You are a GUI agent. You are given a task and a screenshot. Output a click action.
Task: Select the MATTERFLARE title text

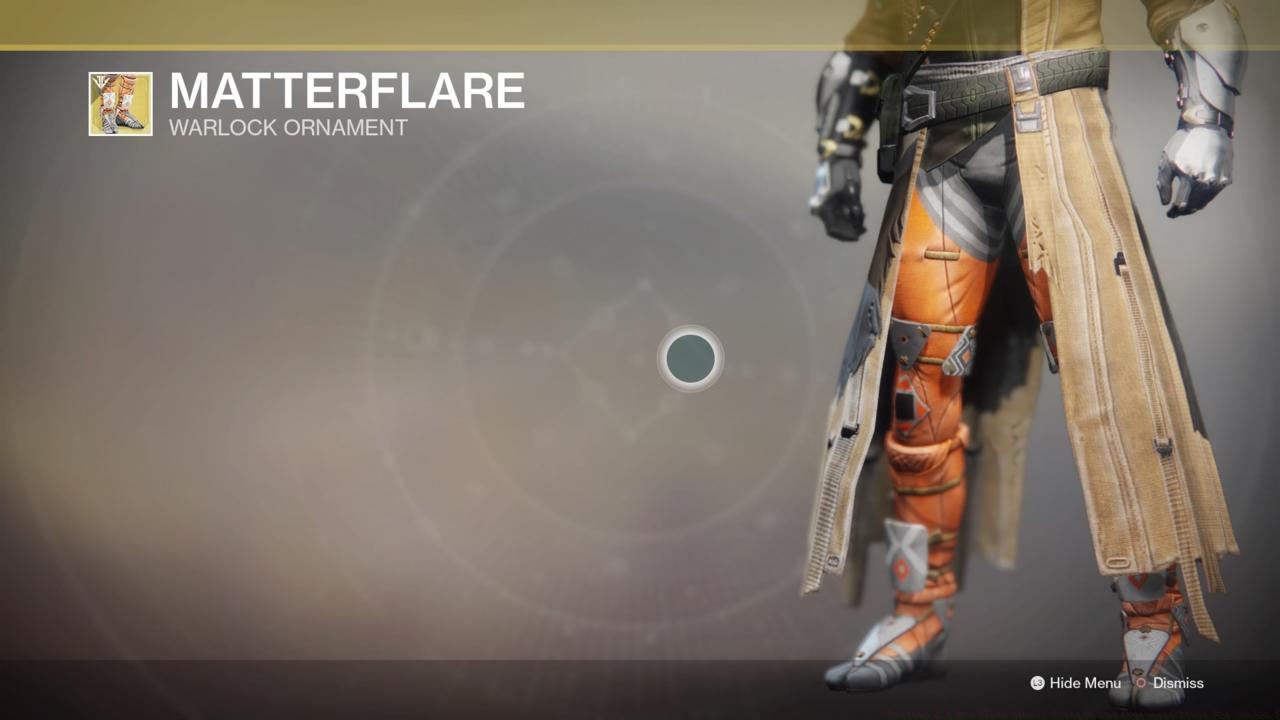[x=347, y=90]
